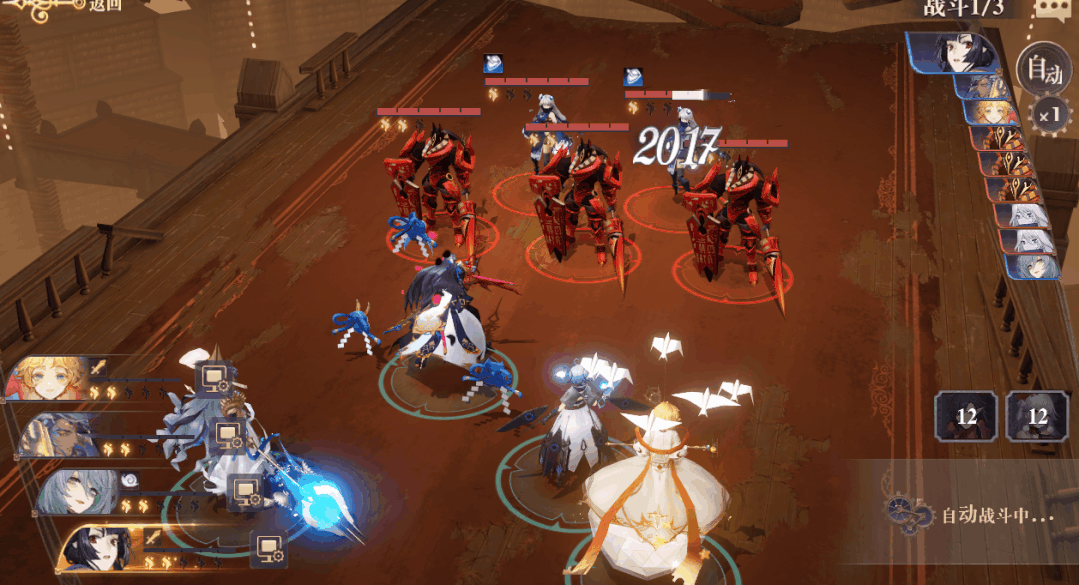Change the ×1 battle speed
Image resolution: width=1079 pixels, height=585 pixels.
coord(1049,114)
